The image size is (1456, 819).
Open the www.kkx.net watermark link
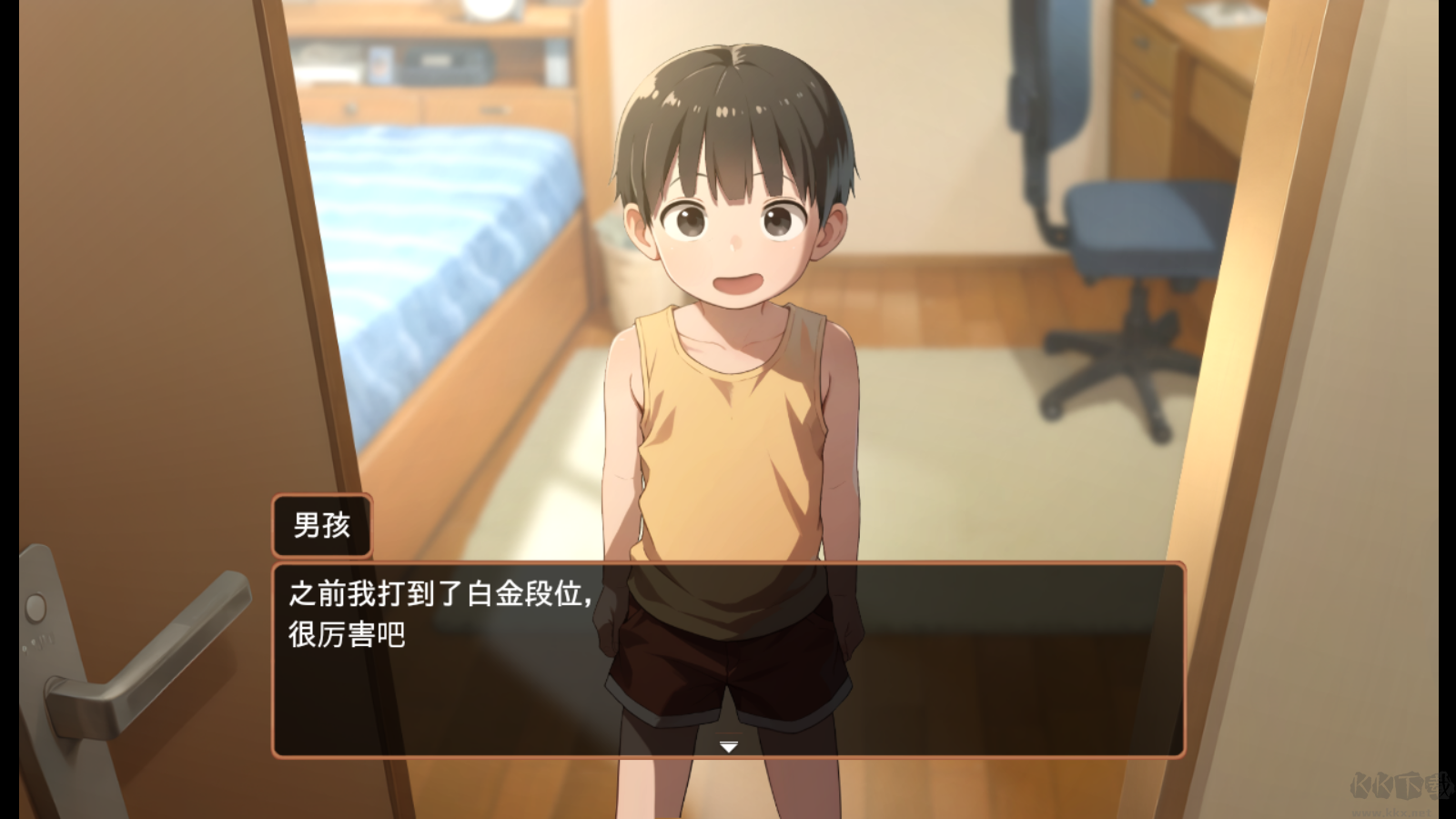[1391, 812]
